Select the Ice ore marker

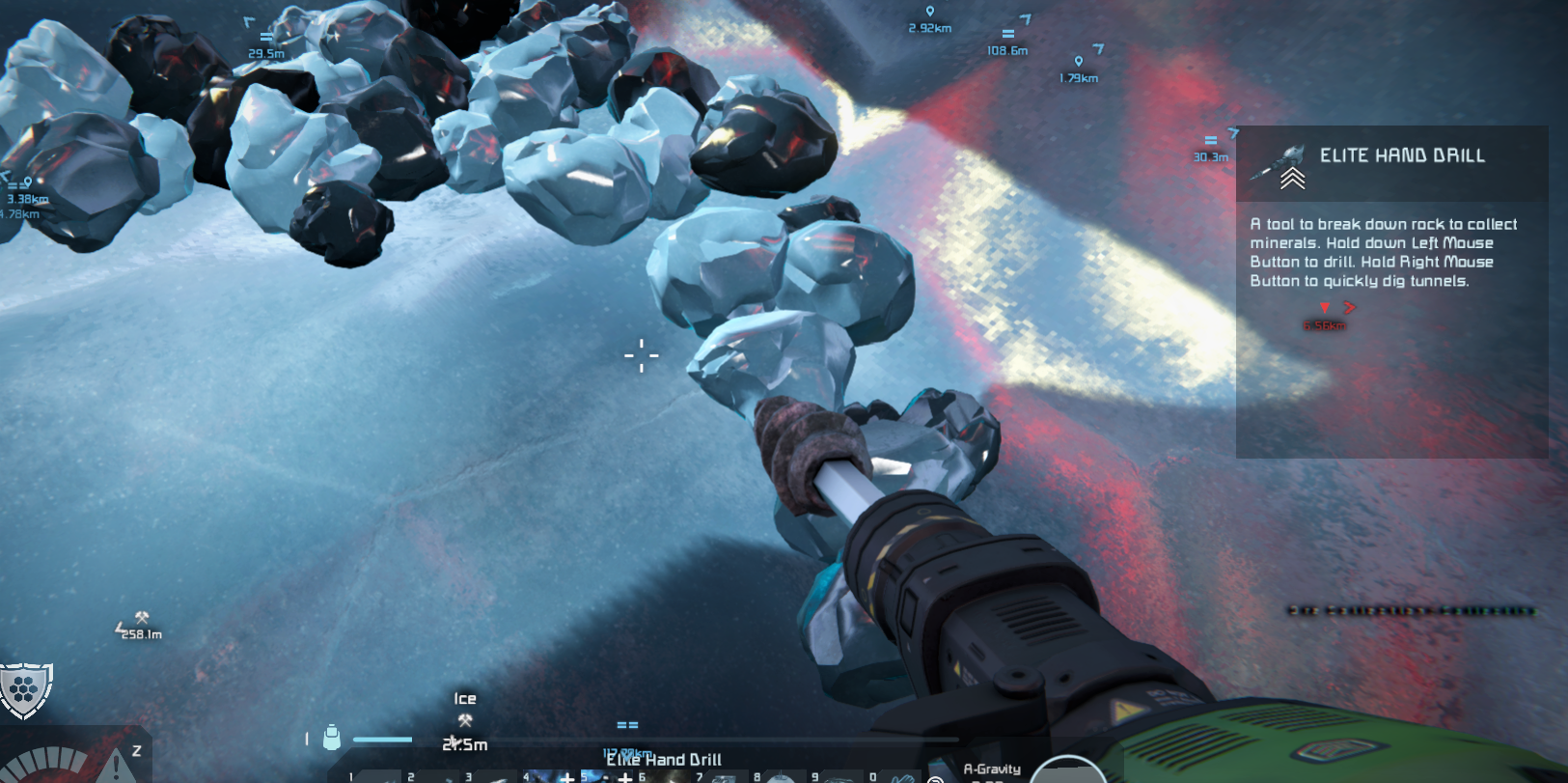(x=465, y=720)
